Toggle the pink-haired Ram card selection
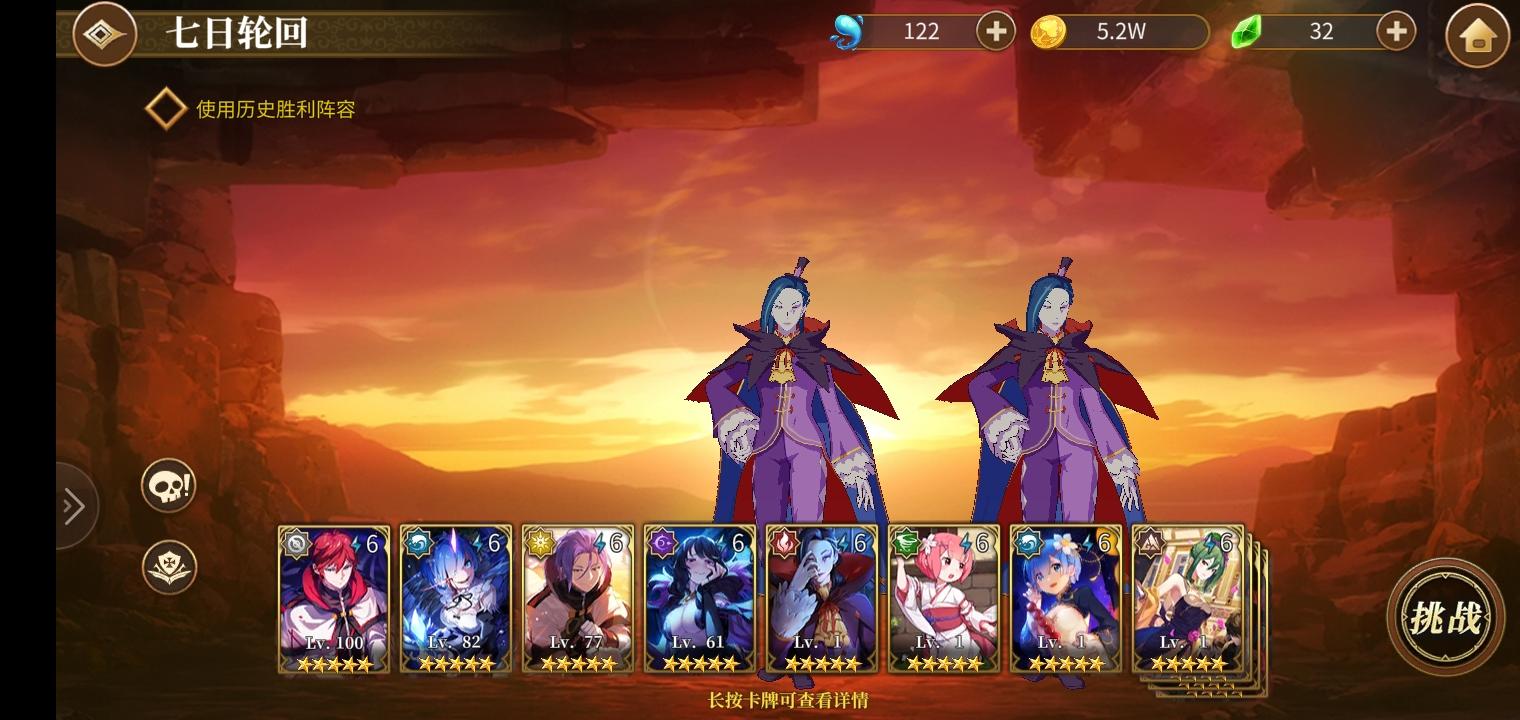This screenshot has width=1520, height=720. pos(944,598)
